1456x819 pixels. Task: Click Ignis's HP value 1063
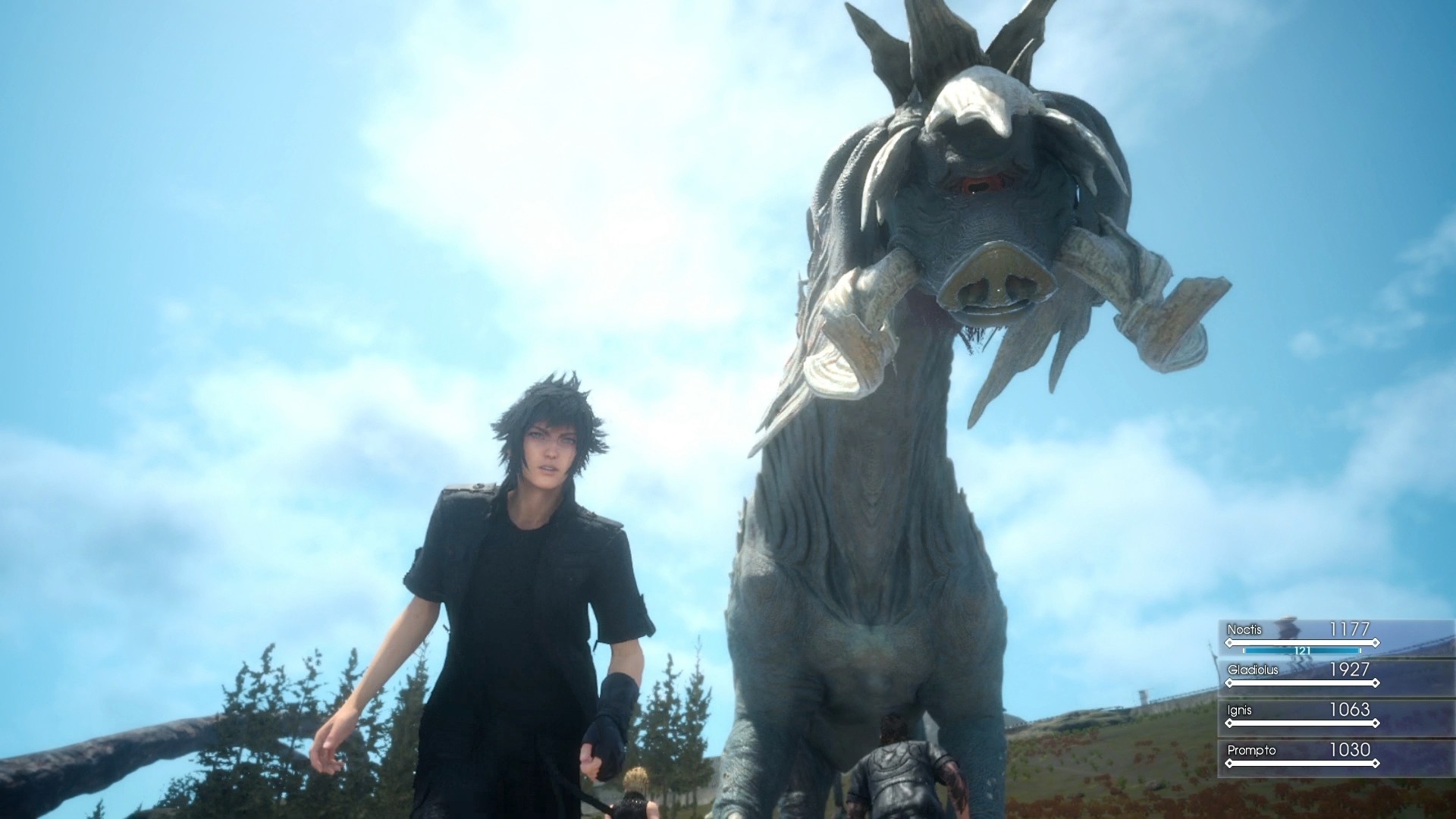pos(1350,709)
